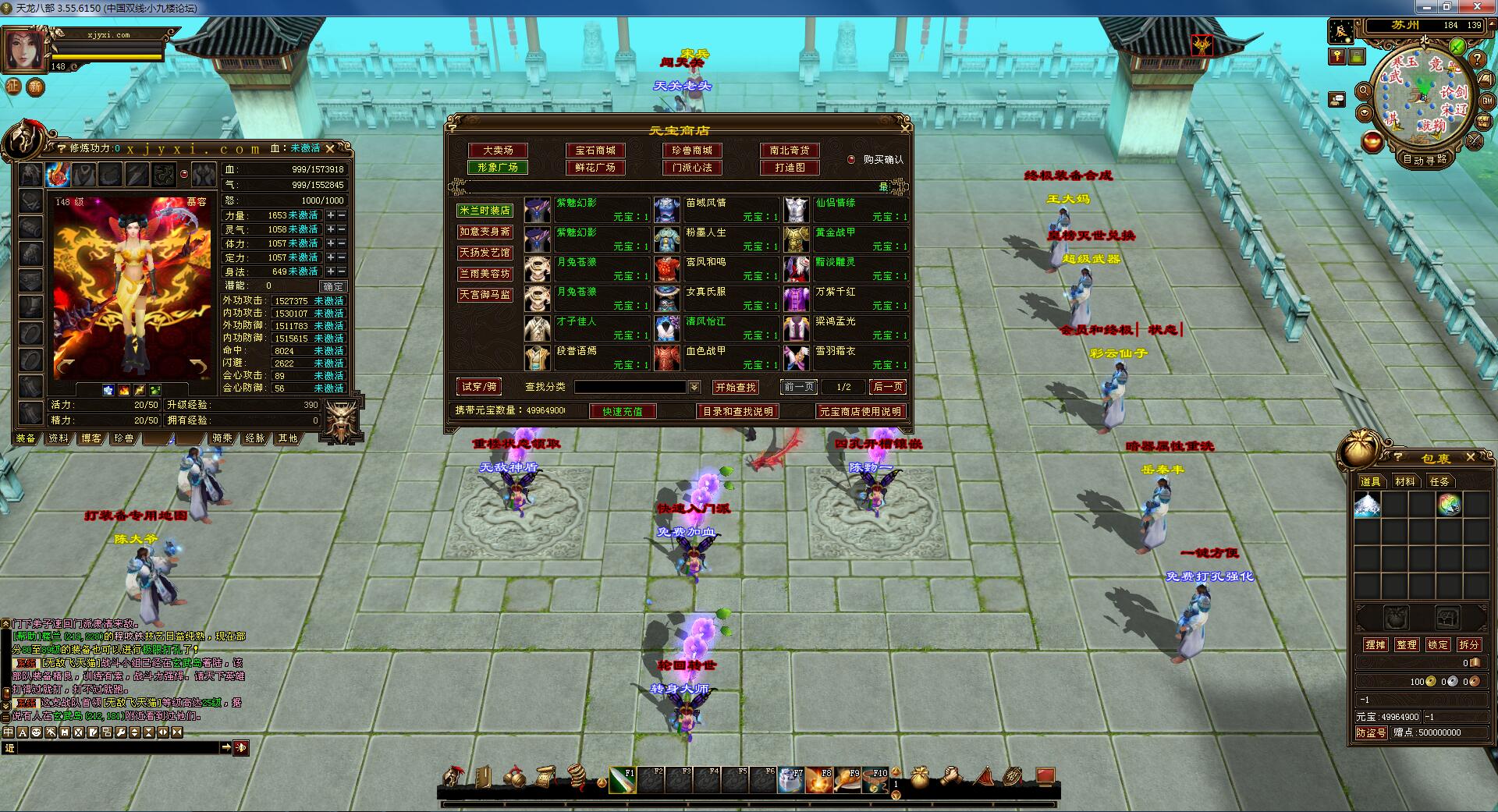Viewport: 1498px width, 812px height.
Task: Select the 天扬发艺馆 subcategory
Action: pos(485,253)
